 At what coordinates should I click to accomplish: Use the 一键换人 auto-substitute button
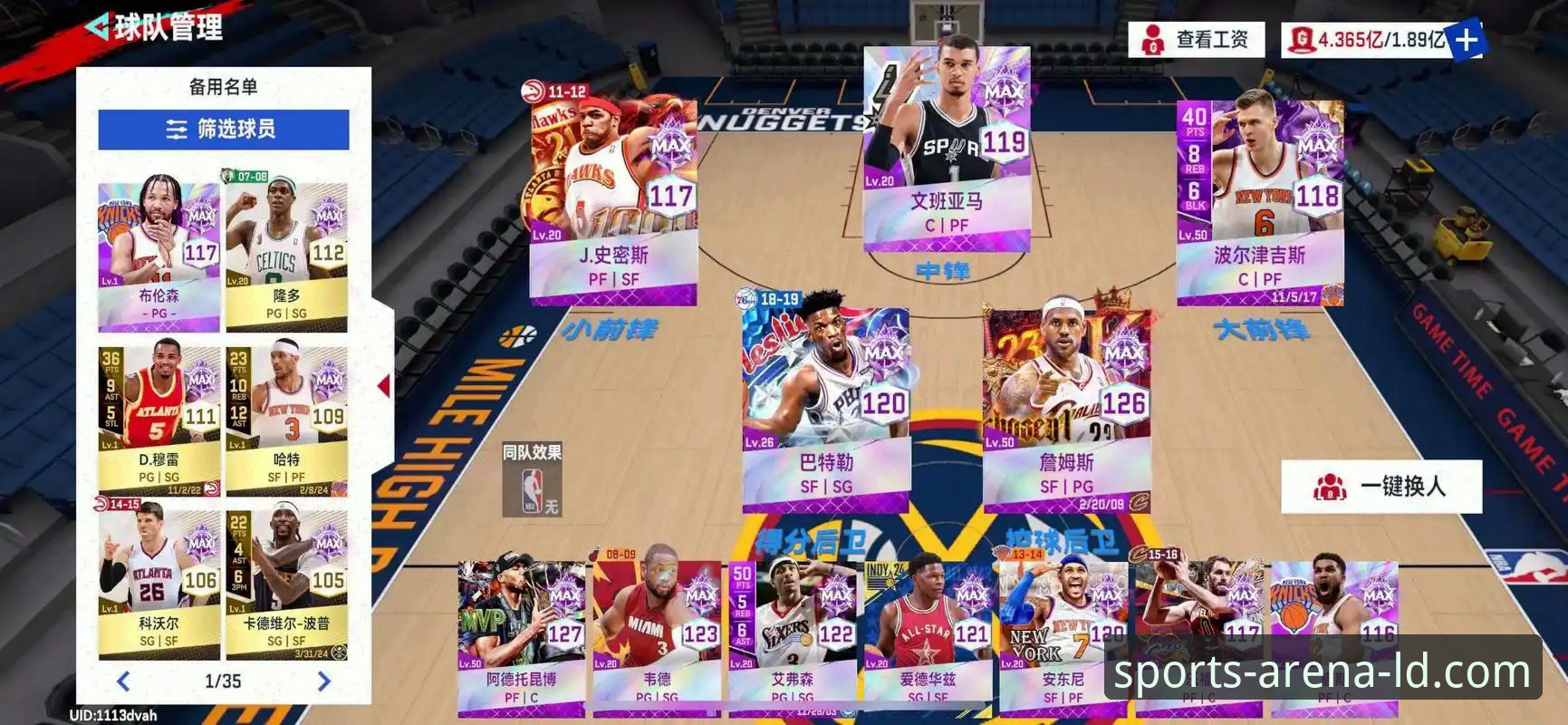tap(1381, 487)
